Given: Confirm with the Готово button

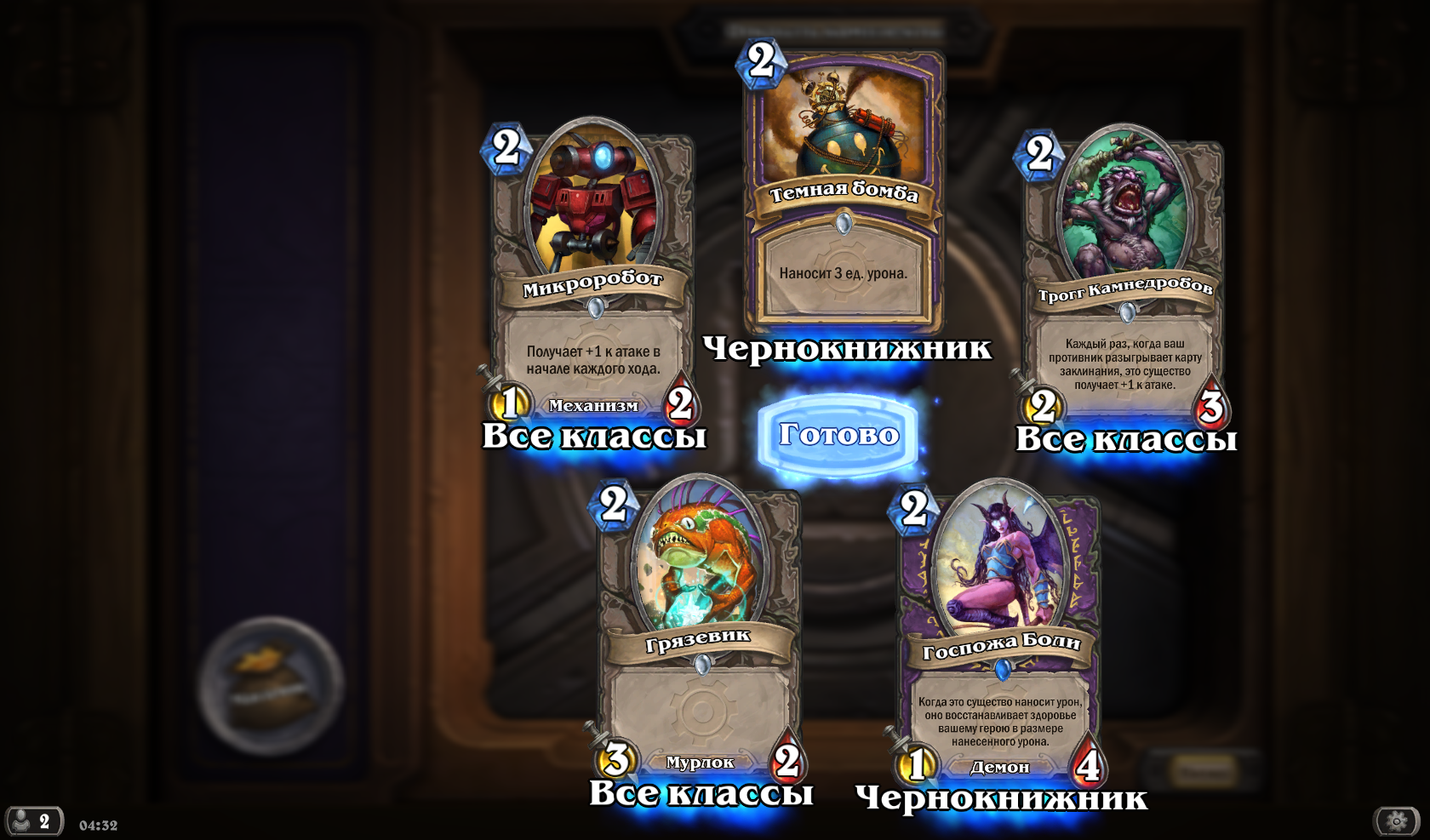Looking at the screenshot, I should tap(838, 434).
